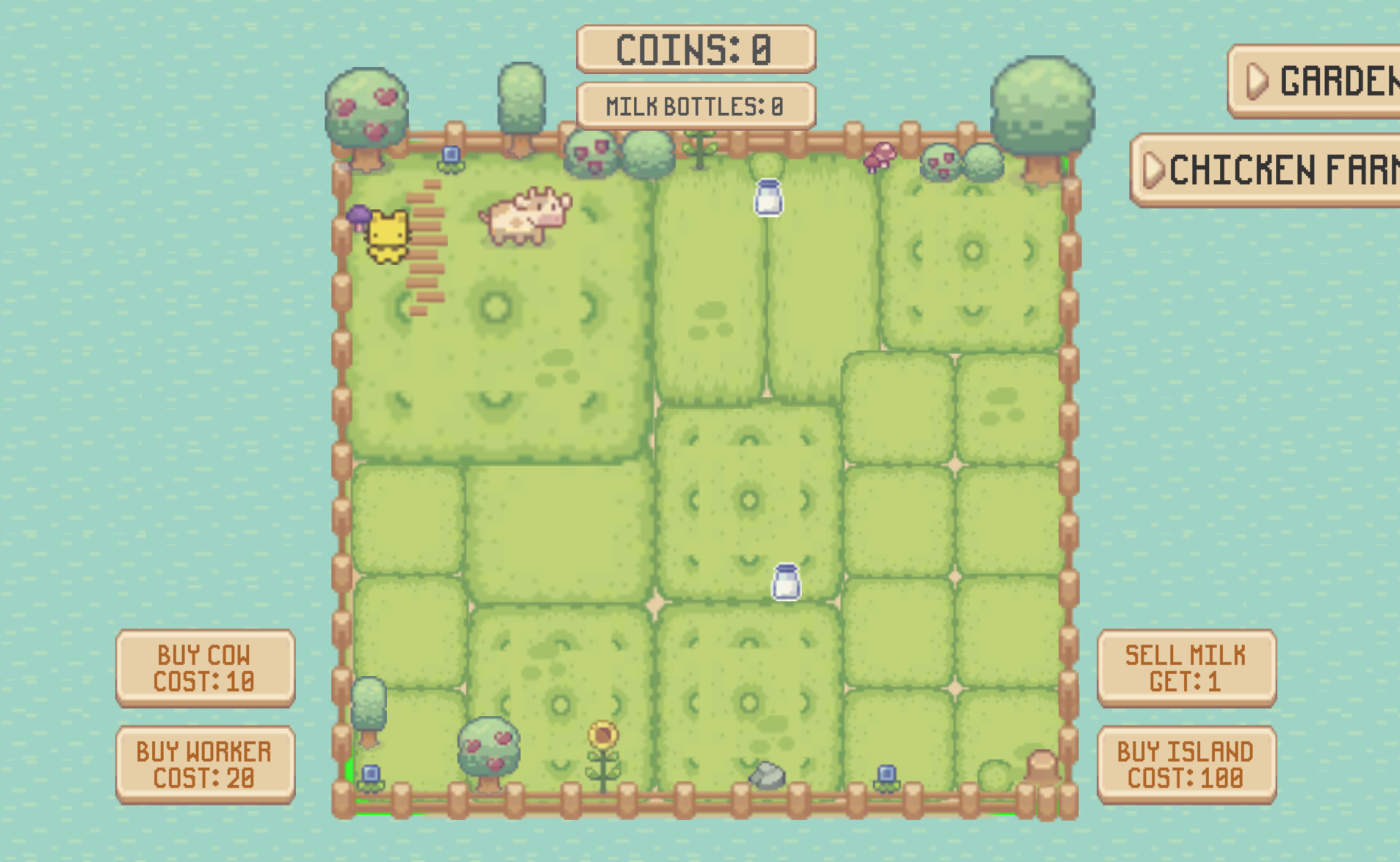The width and height of the screenshot is (1400, 862).
Task: Click Sell Milk to earn coins
Action: [1186, 669]
